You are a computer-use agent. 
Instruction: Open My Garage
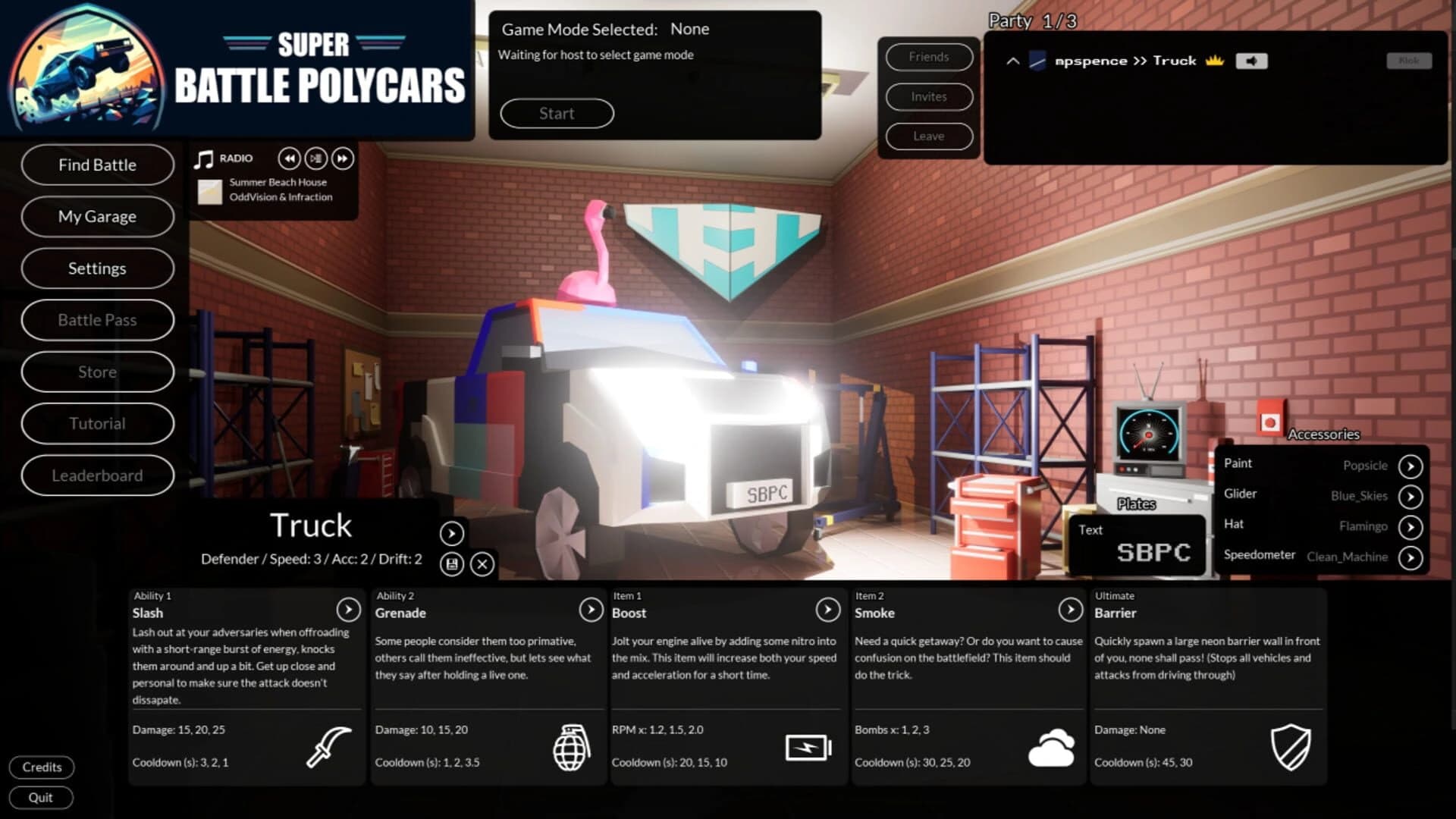tap(97, 216)
